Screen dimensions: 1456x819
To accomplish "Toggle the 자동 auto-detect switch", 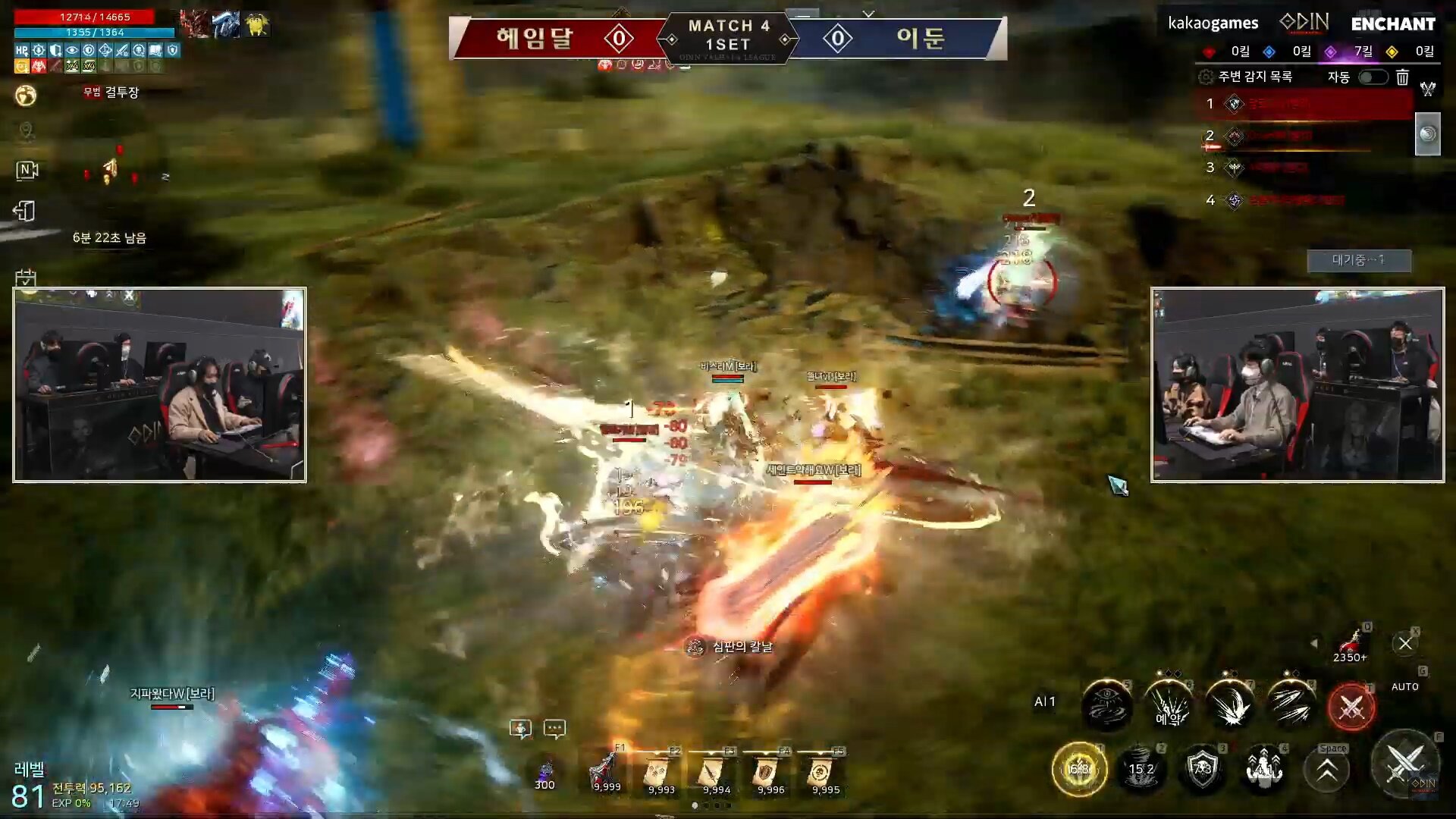I will pyautogui.click(x=1373, y=77).
